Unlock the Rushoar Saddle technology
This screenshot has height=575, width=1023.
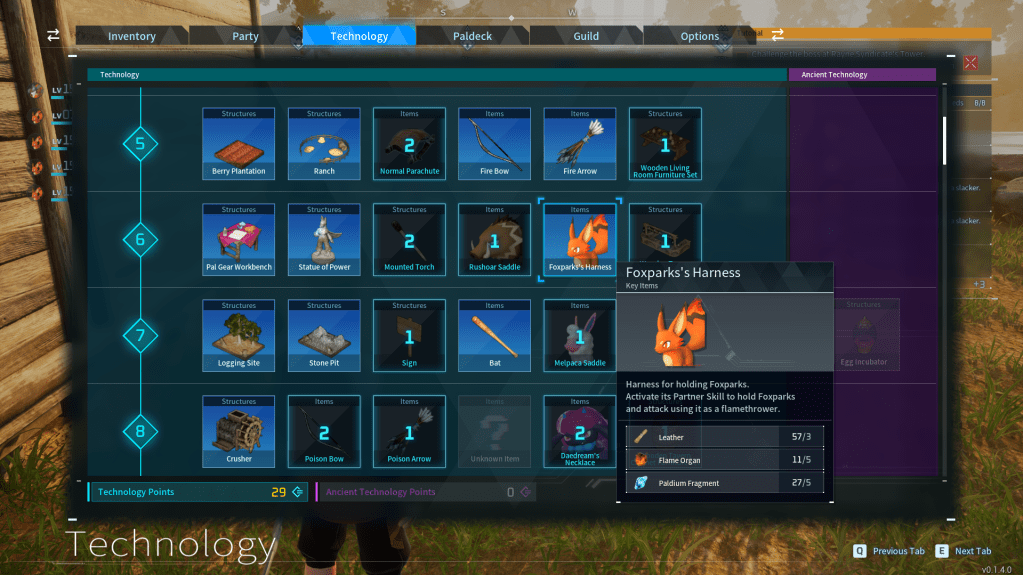[x=495, y=240]
